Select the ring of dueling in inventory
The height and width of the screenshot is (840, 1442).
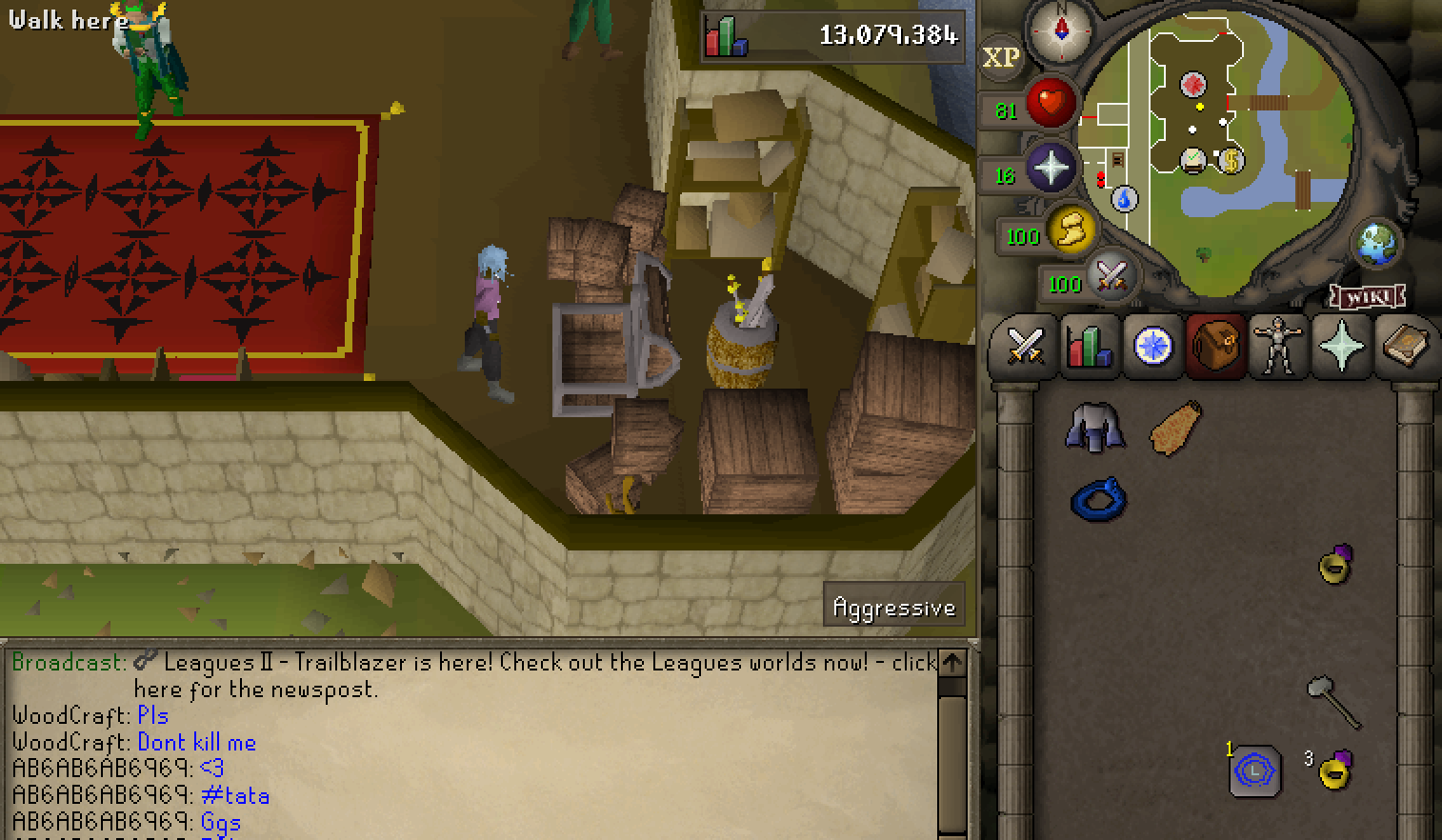(x=1100, y=497)
